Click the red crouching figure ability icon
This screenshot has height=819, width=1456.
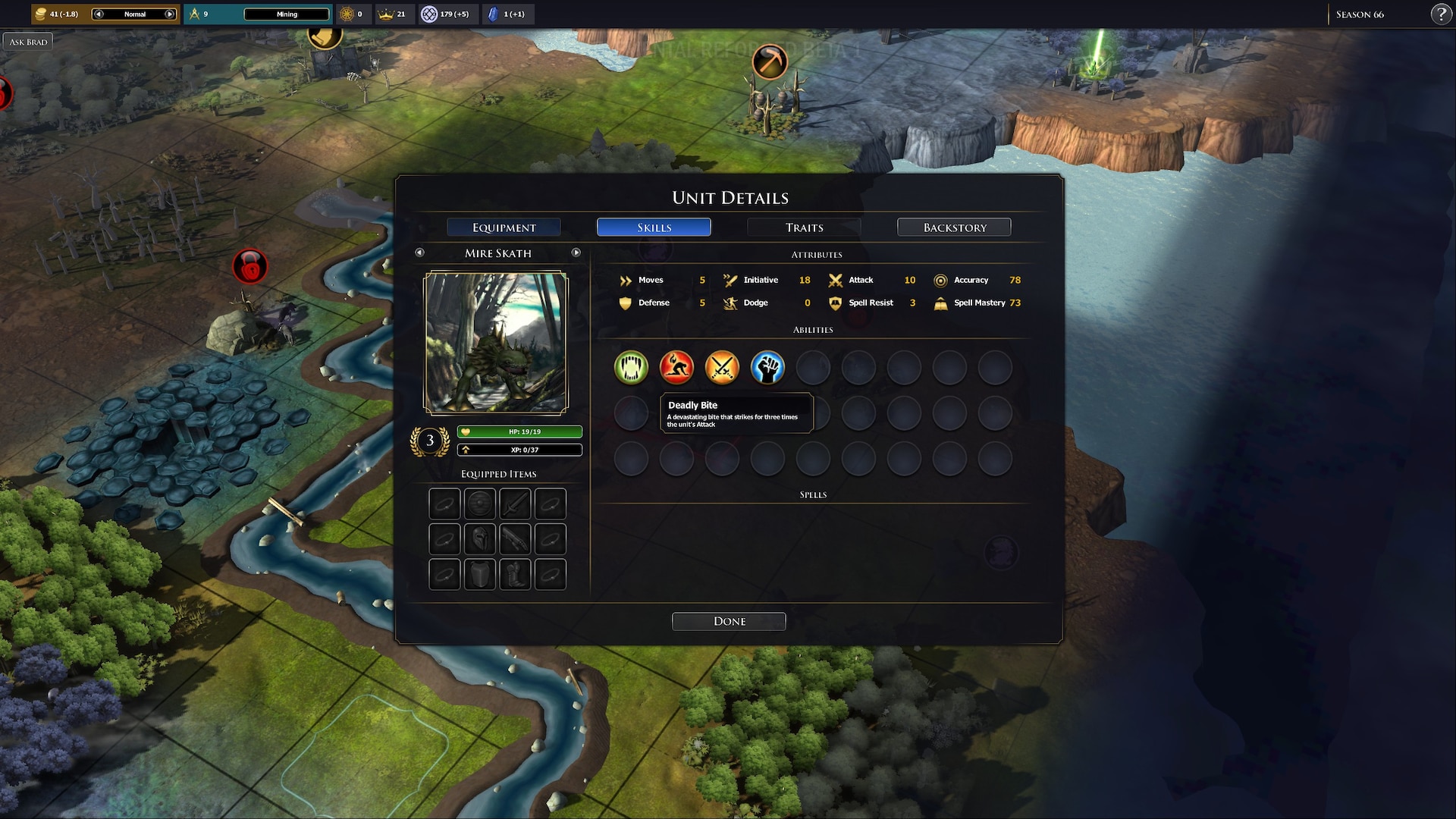676,368
